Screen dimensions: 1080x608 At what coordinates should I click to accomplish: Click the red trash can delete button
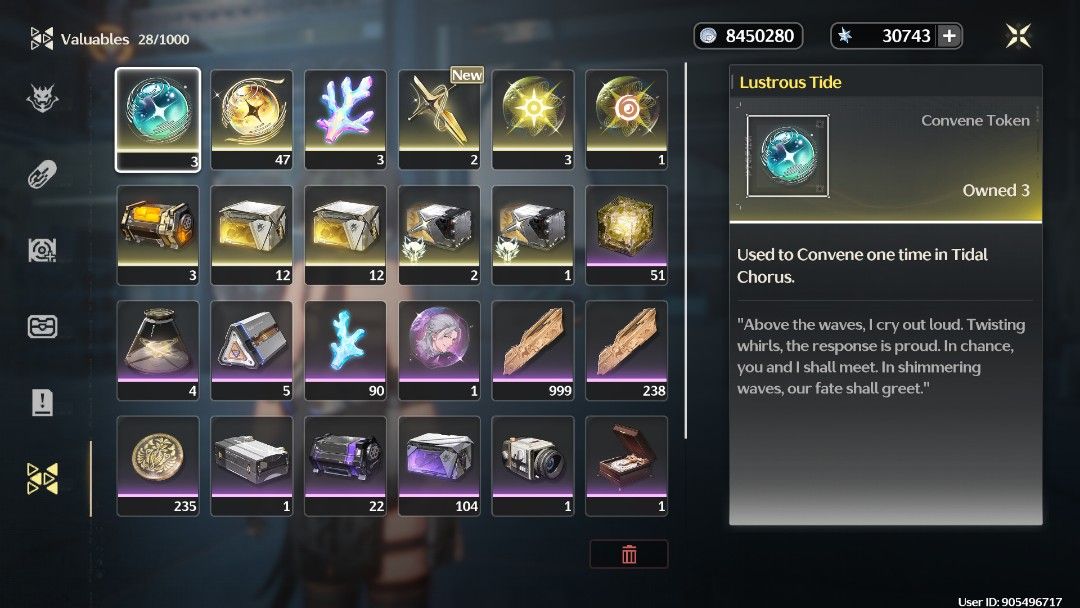click(x=629, y=554)
